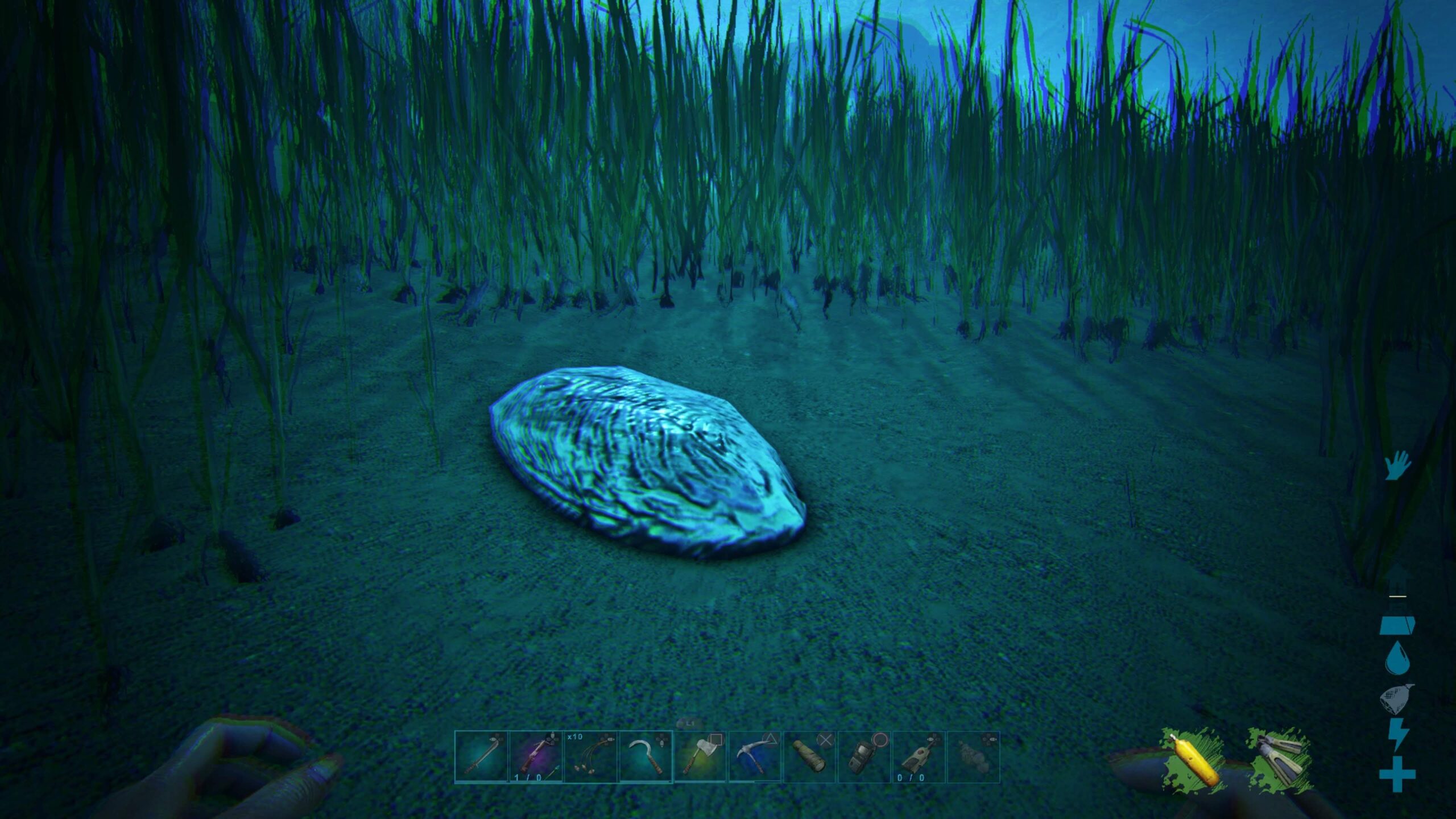The width and height of the screenshot is (1456, 819).
Task: Equip the spyglass from the hotbar
Action: tap(809, 758)
